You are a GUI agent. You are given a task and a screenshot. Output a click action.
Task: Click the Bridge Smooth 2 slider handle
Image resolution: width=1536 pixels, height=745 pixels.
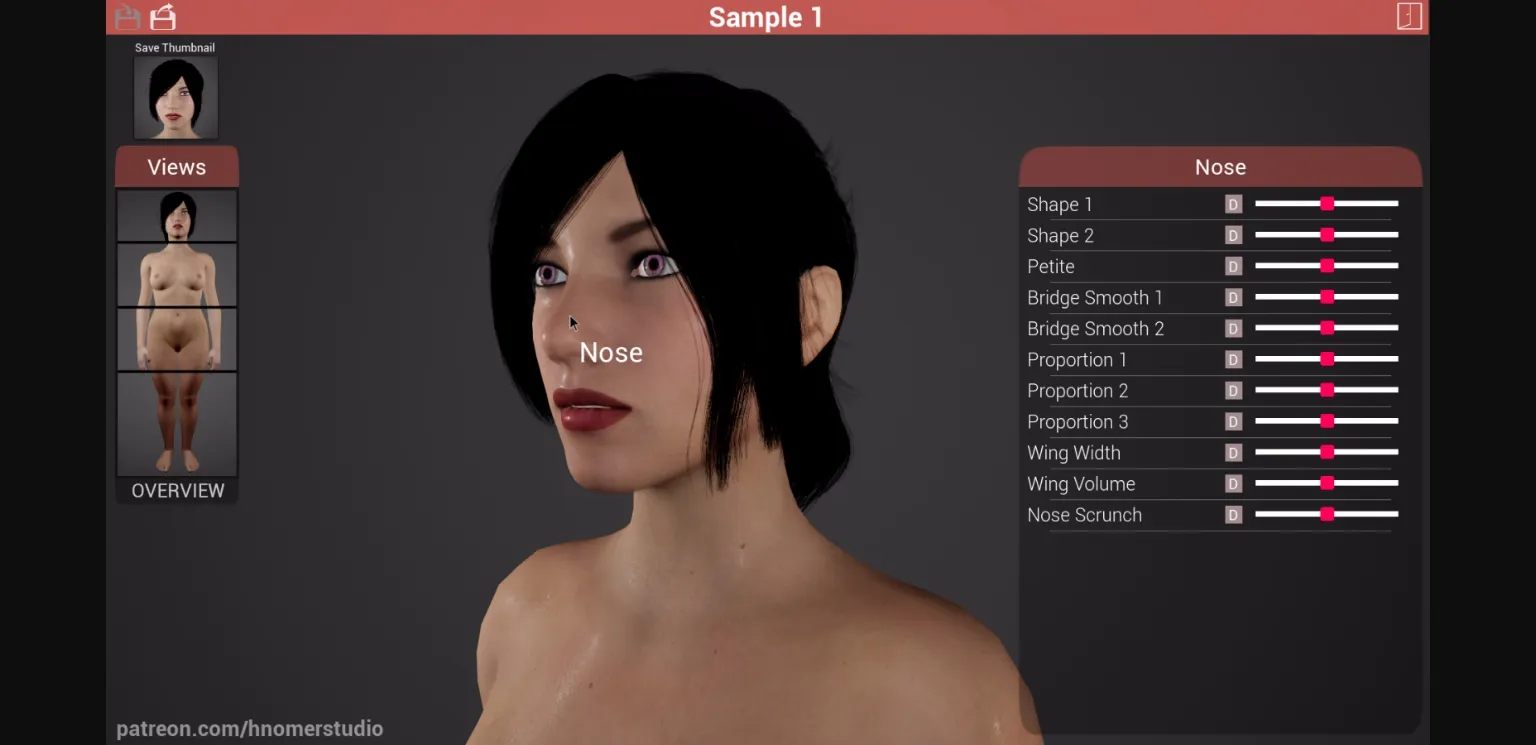click(1326, 328)
